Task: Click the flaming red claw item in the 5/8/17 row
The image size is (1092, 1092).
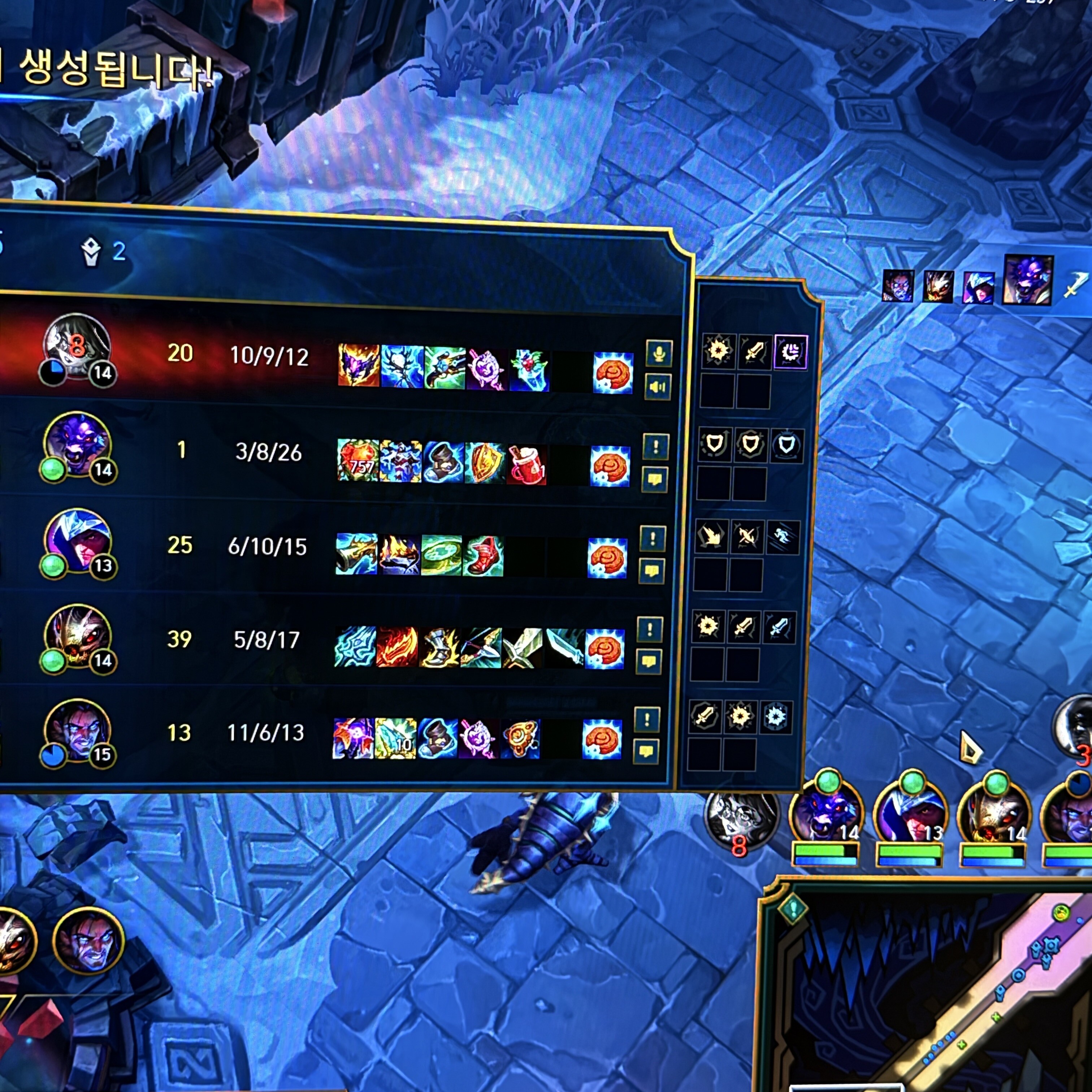Action: [397, 647]
